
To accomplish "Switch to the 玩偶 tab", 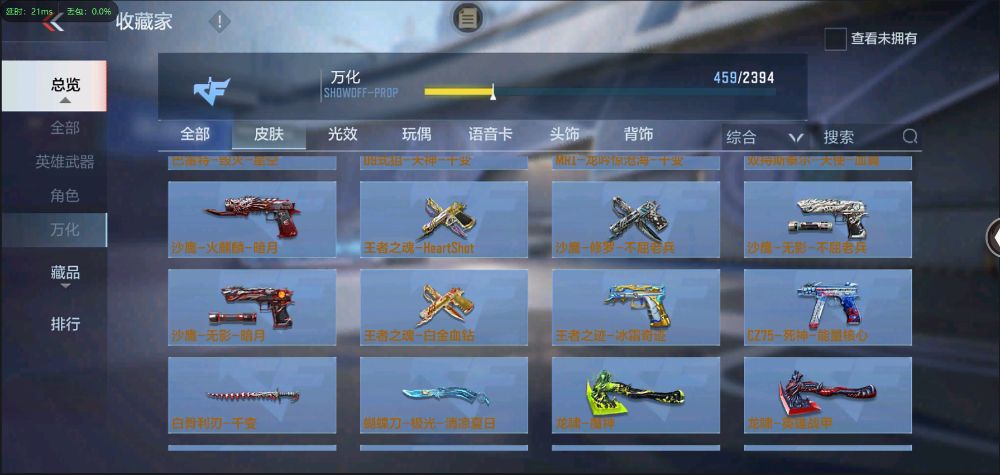I will click(x=417, y=135).
